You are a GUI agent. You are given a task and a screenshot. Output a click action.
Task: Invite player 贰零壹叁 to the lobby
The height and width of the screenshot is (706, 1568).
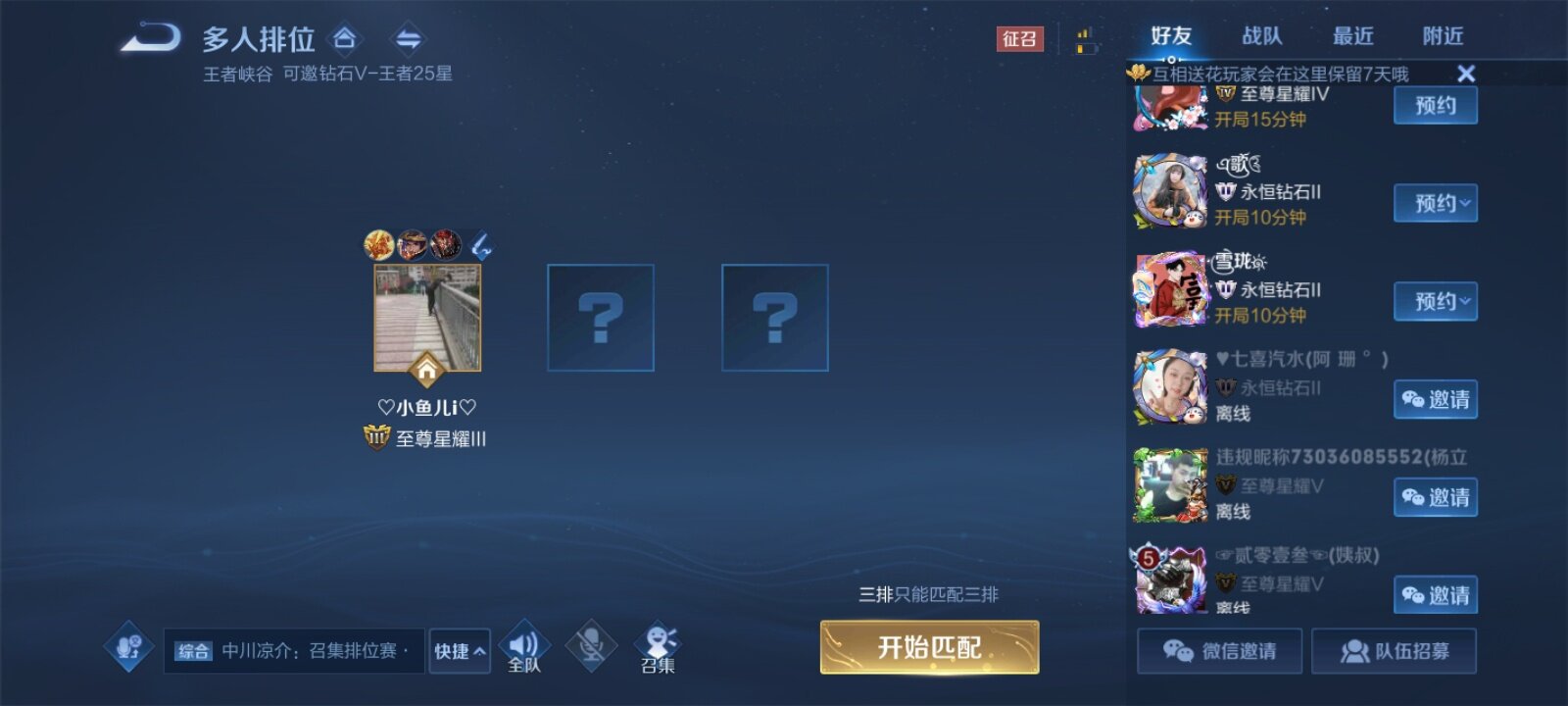point(1436,595)
